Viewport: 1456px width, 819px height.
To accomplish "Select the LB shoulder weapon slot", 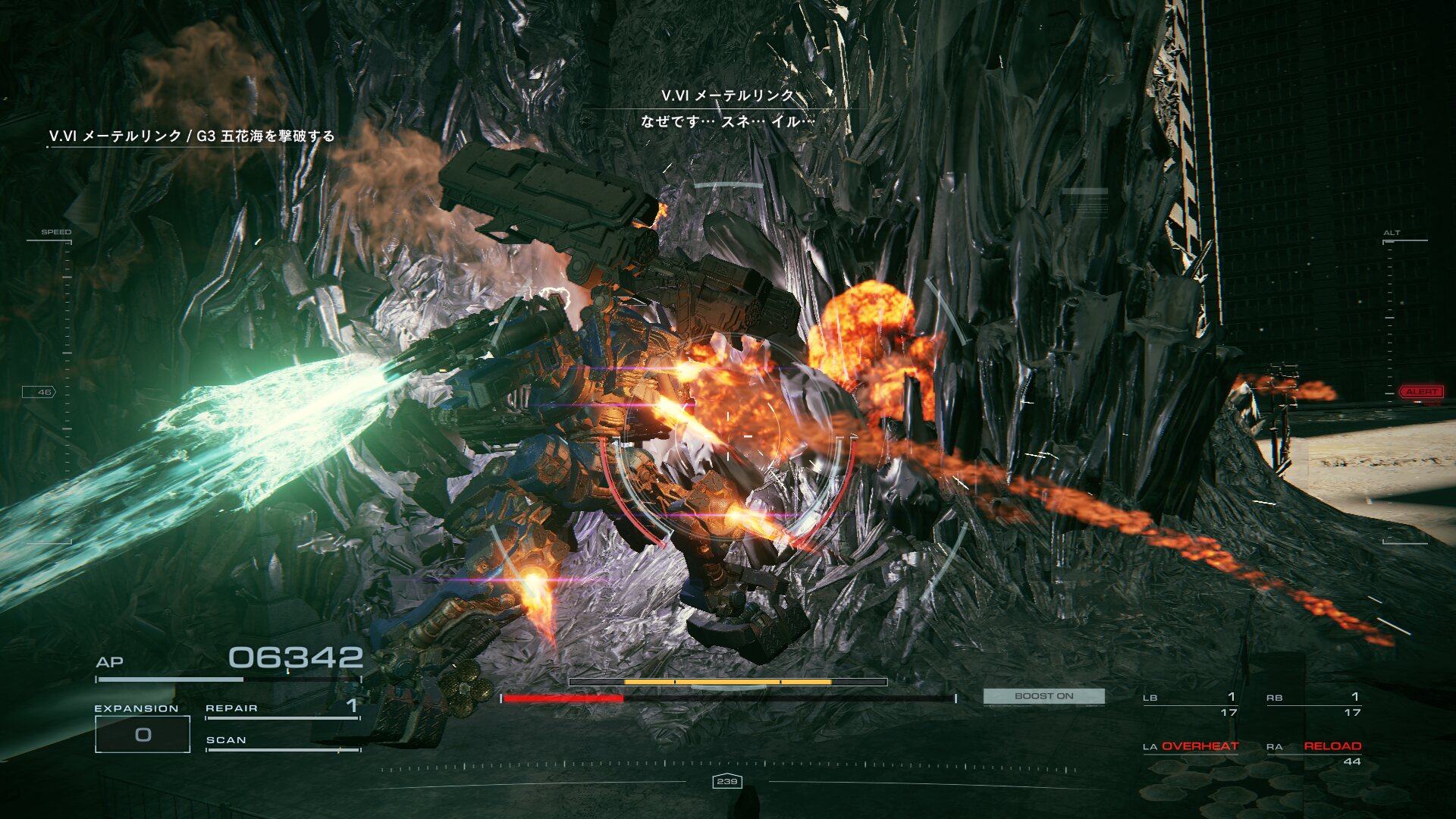I will point(1190,704).
